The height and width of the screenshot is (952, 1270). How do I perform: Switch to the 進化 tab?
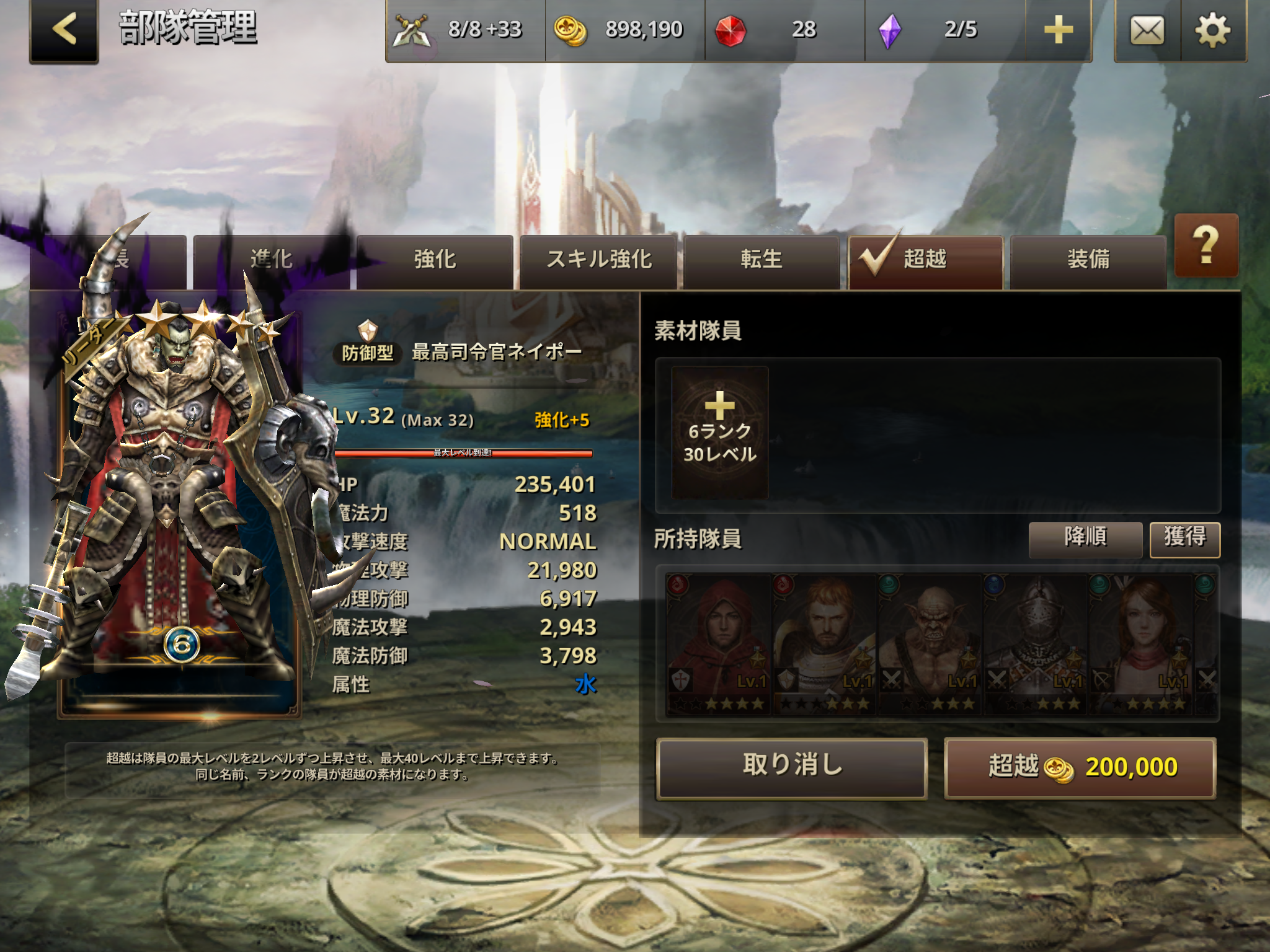pos(271,260)
